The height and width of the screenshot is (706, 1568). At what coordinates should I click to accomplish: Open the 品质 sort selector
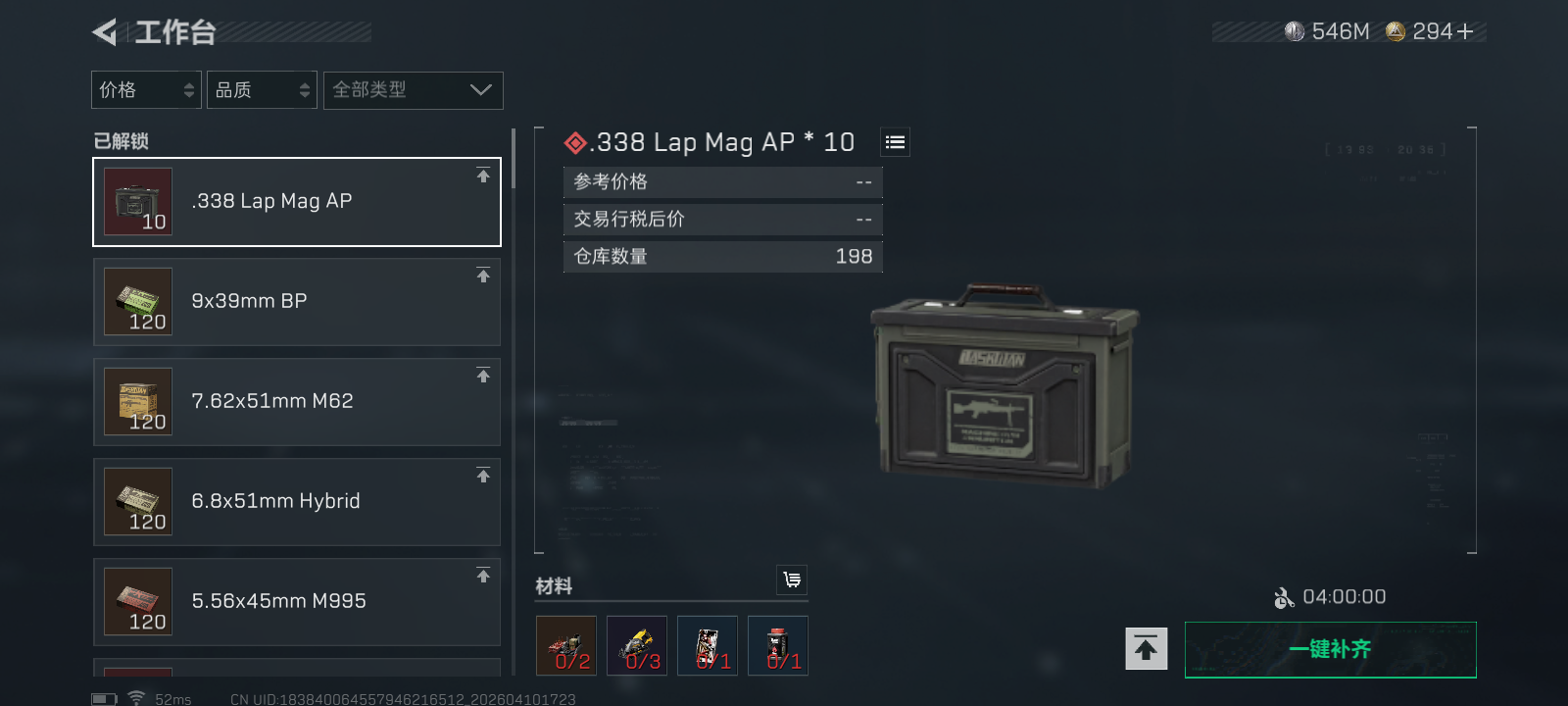(261, 89)
